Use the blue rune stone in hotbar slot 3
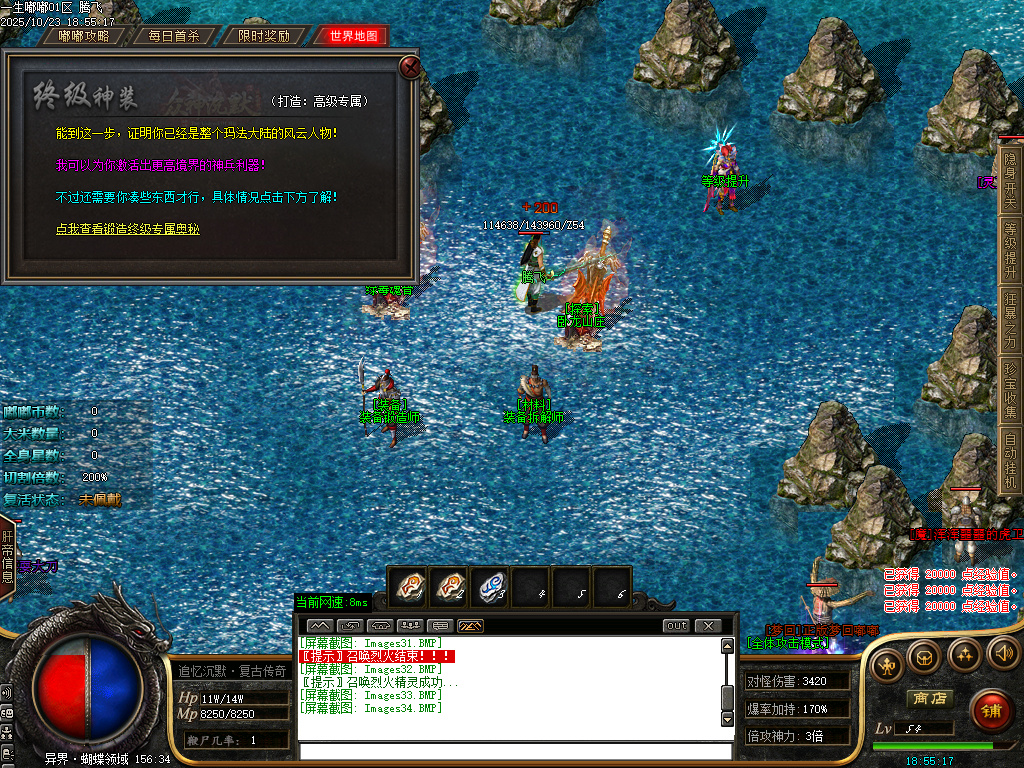This screenshot has width=1024, height=768. [x=490, y=587]
